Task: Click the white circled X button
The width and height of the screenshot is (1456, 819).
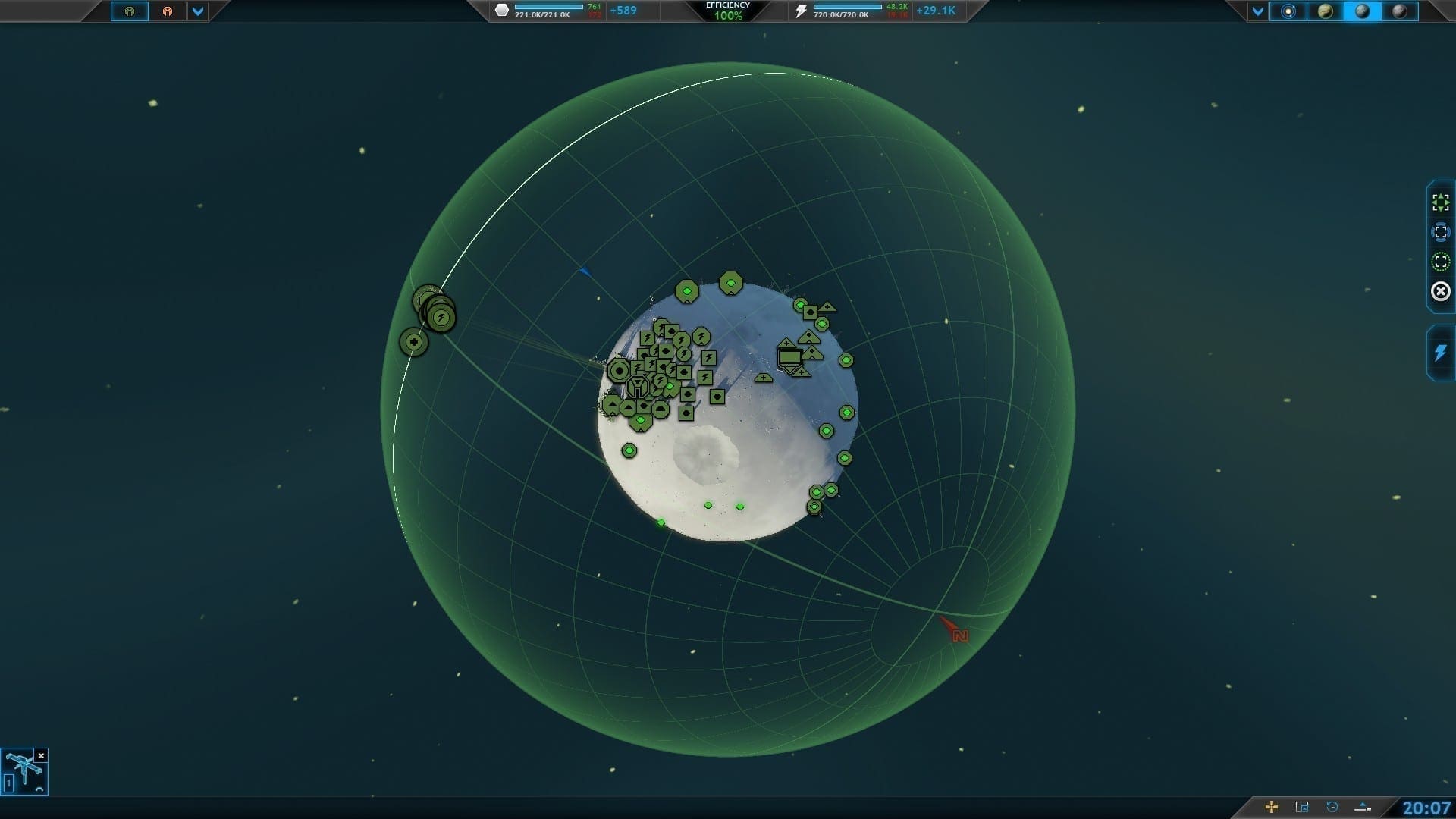Action: (x=1440, y=291)
